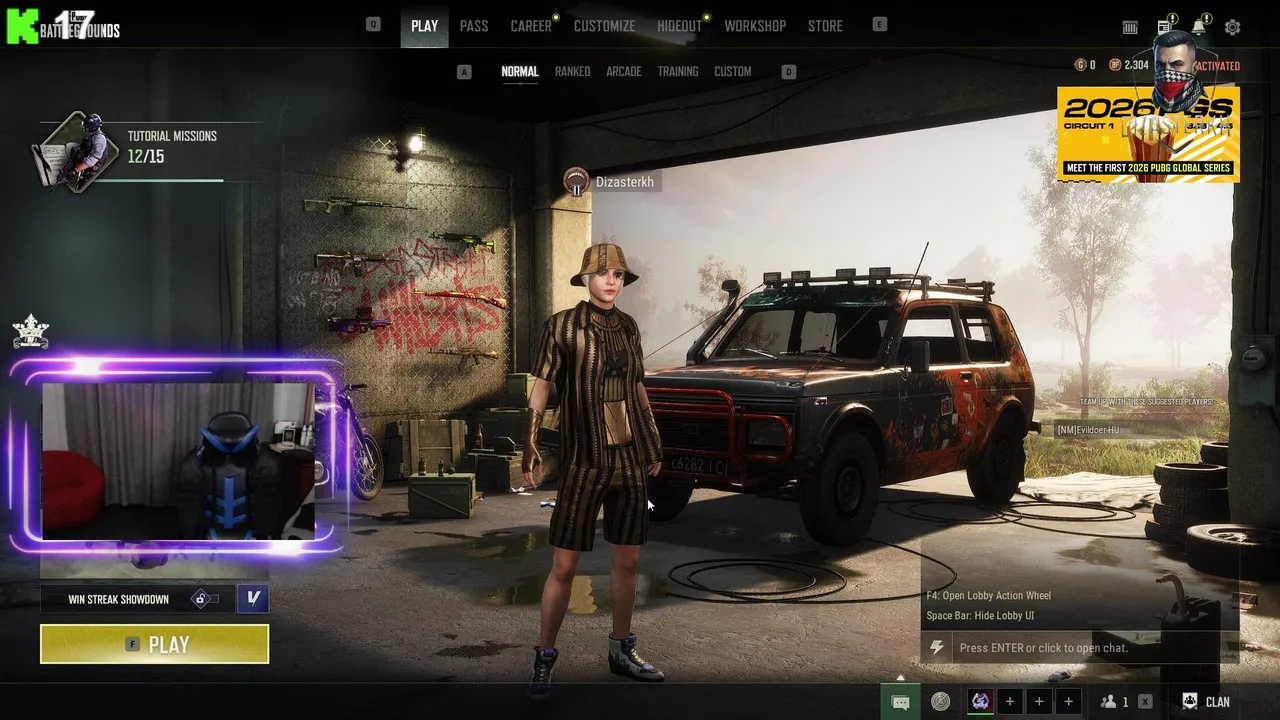Choose the TRAINING mode tab
The height and width of the screenshot is (720, 1280).
coord(678,72)
